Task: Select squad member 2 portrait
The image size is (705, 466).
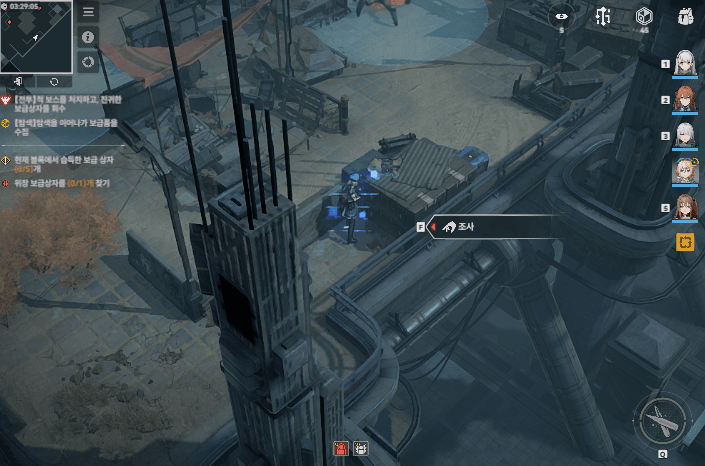Action: coord(685,100)
